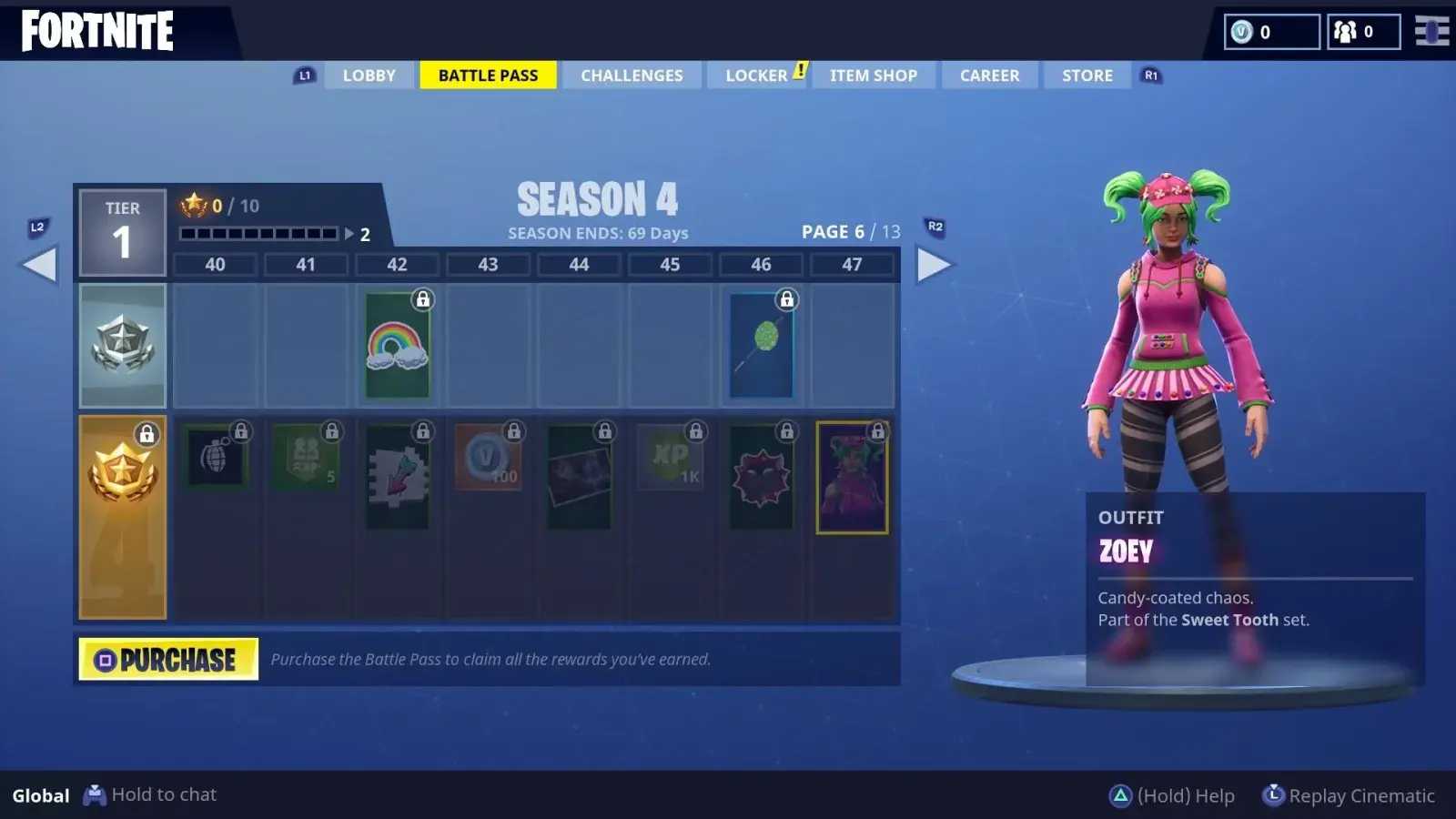This screenshot has height=819, width=1456.
Task: Open the Locker tab with notification
Action: tap(756, 75)
